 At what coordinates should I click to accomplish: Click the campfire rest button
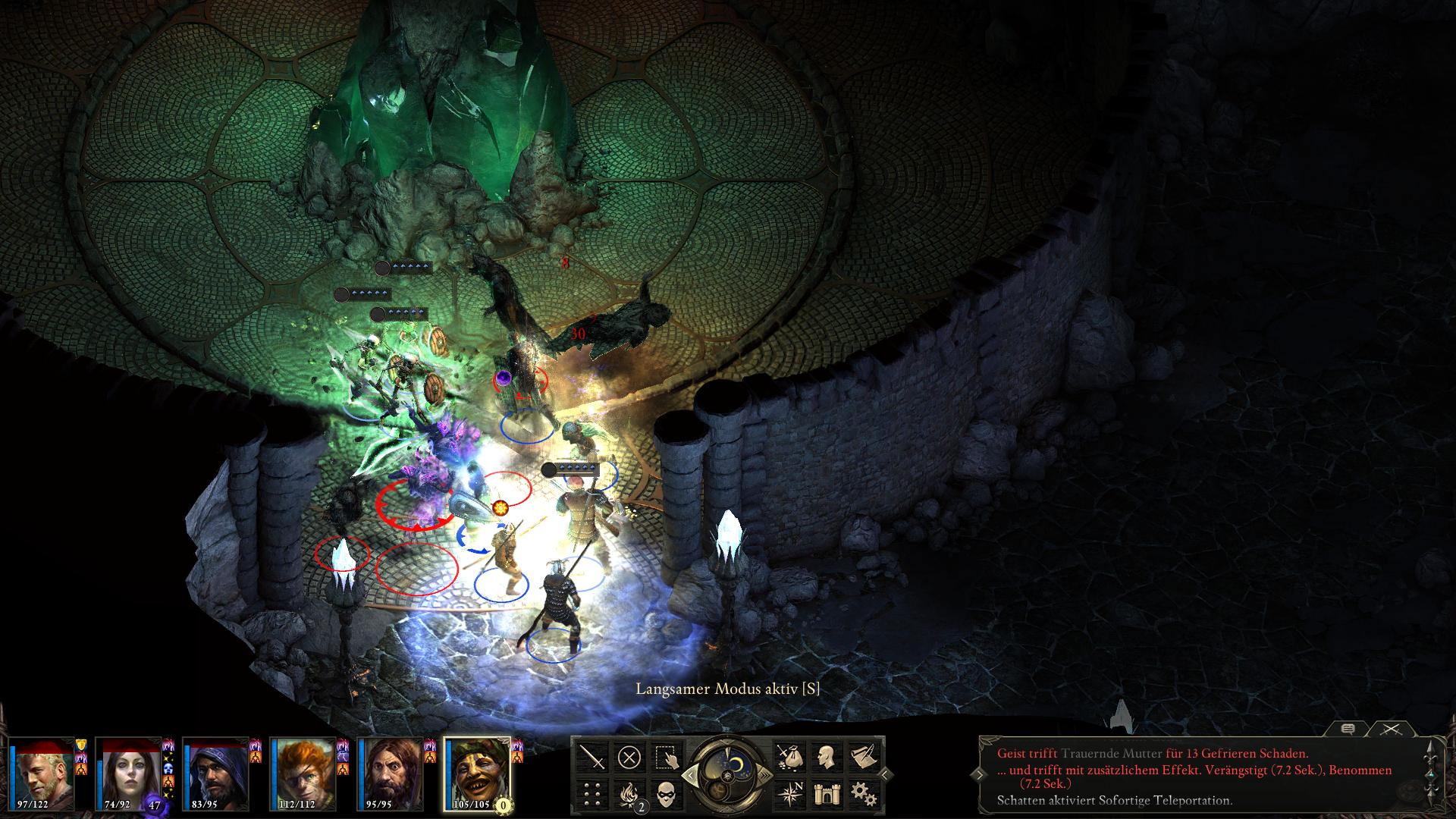click(x=629, y=793)
